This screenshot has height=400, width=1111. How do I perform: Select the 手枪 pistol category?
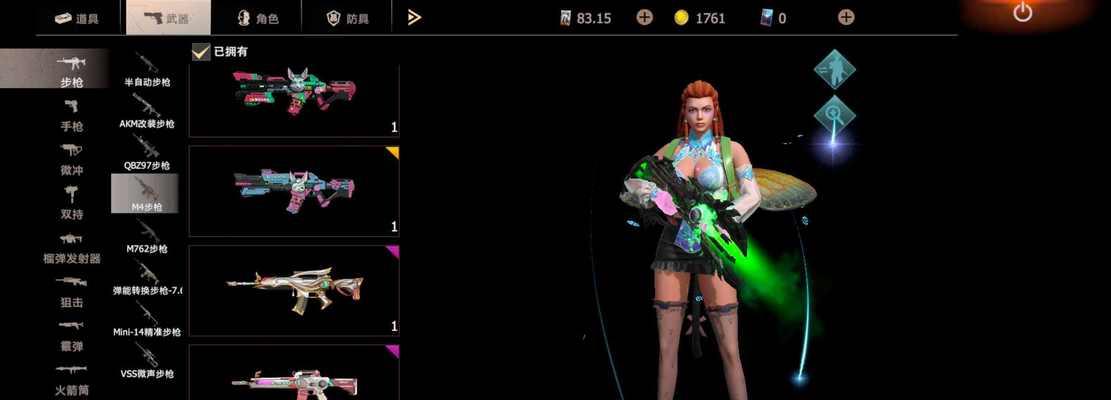click(x=72, y=115)
